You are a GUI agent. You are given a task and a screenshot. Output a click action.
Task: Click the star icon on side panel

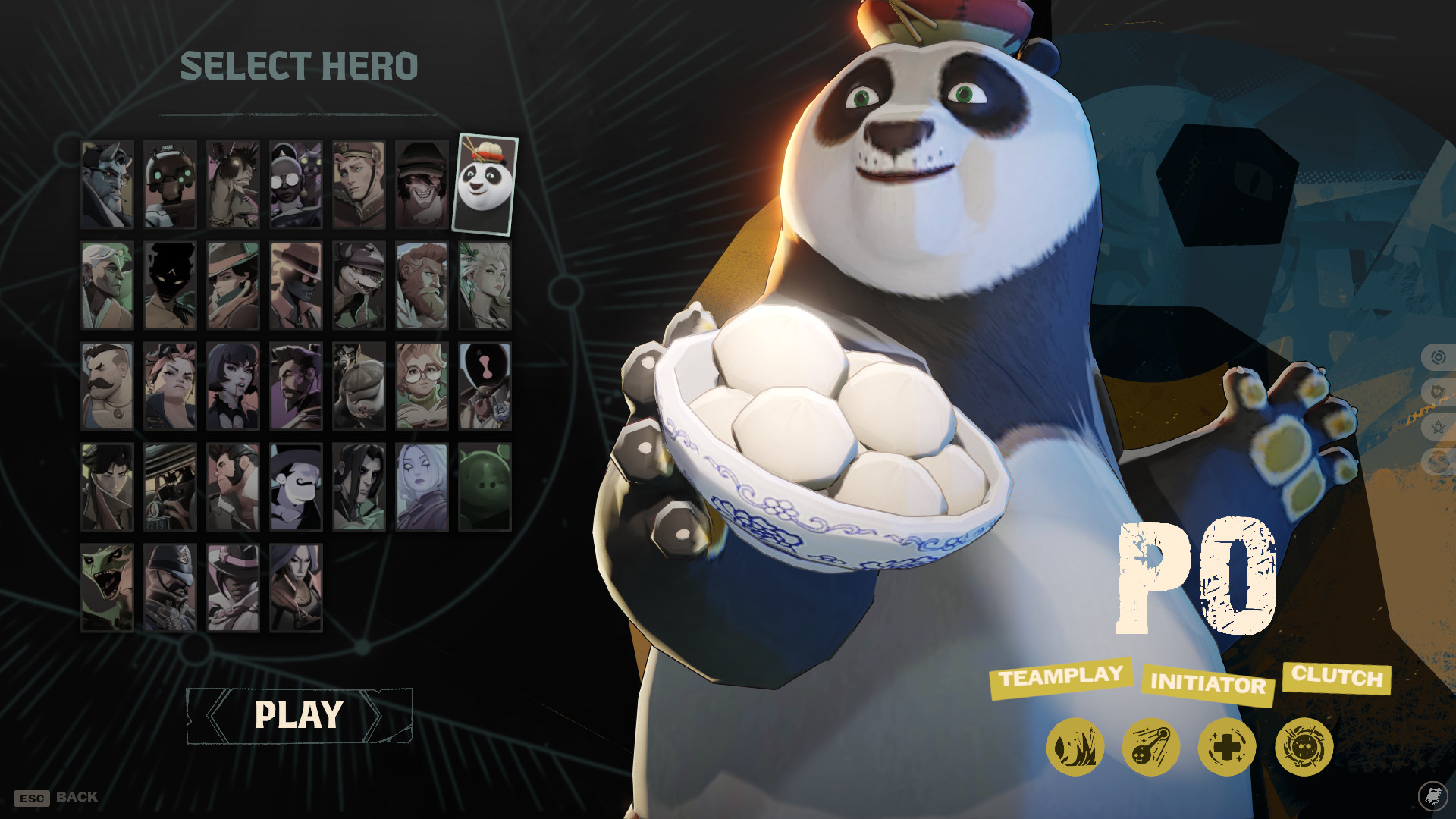point(1438,427)
